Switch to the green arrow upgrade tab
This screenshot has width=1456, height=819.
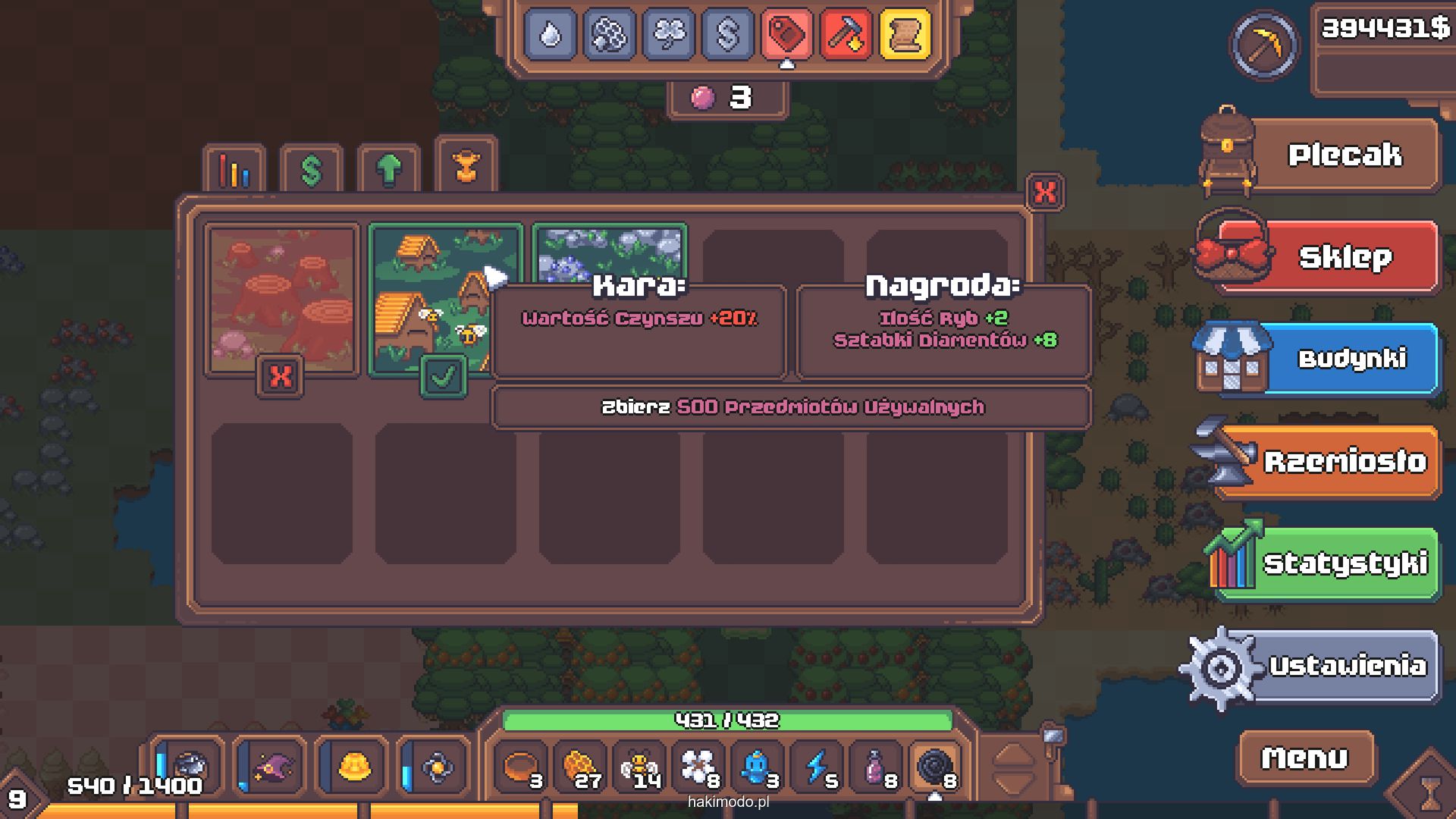388,170
